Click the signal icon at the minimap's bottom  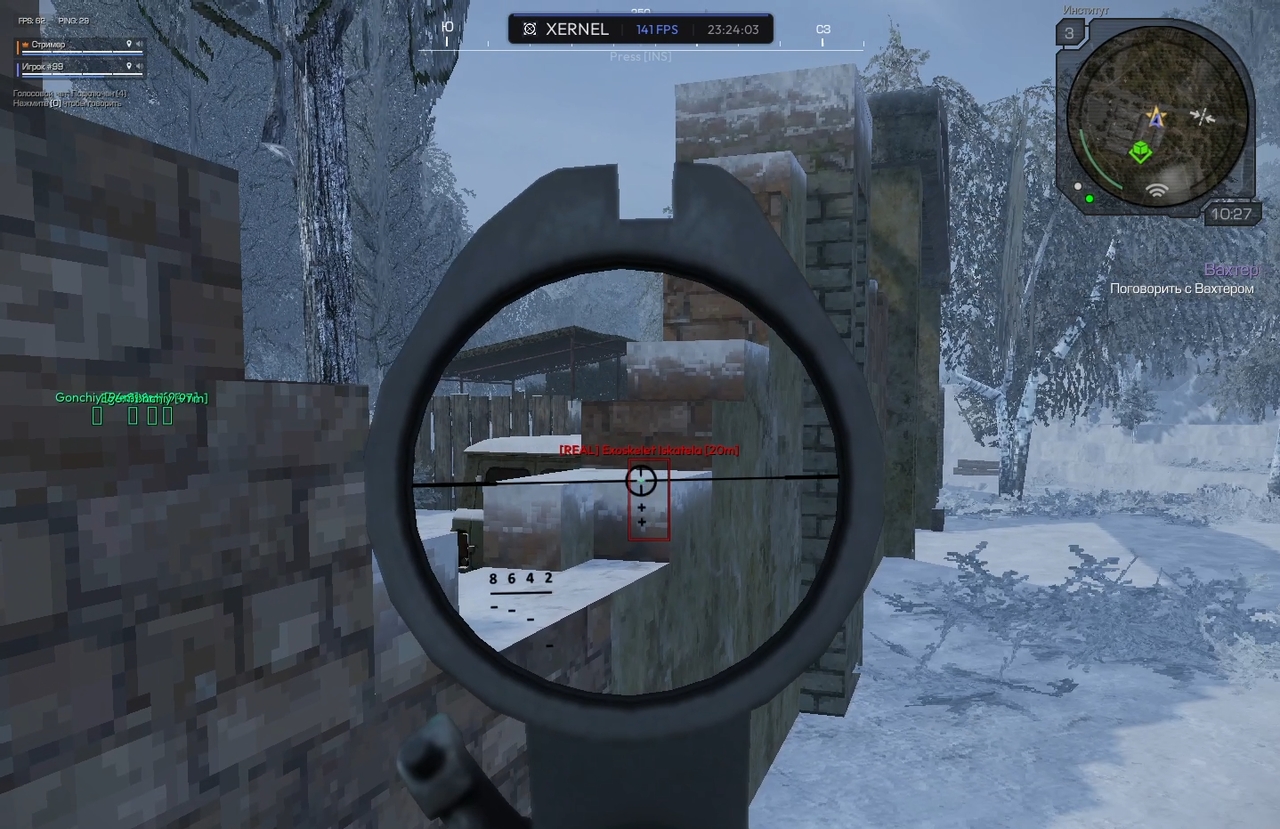(1158, 190)
